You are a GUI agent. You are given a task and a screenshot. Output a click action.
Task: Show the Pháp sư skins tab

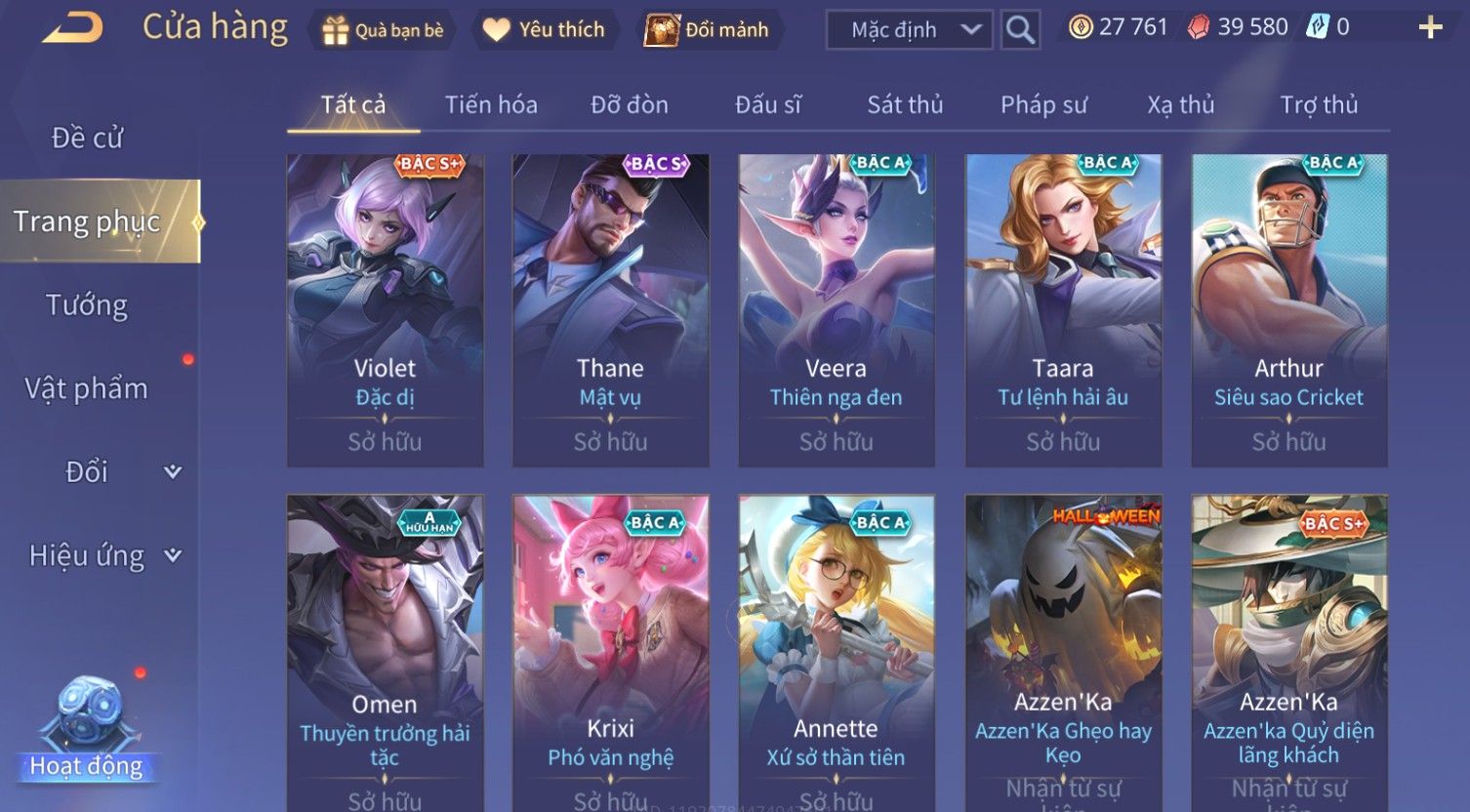point(1043,104)
